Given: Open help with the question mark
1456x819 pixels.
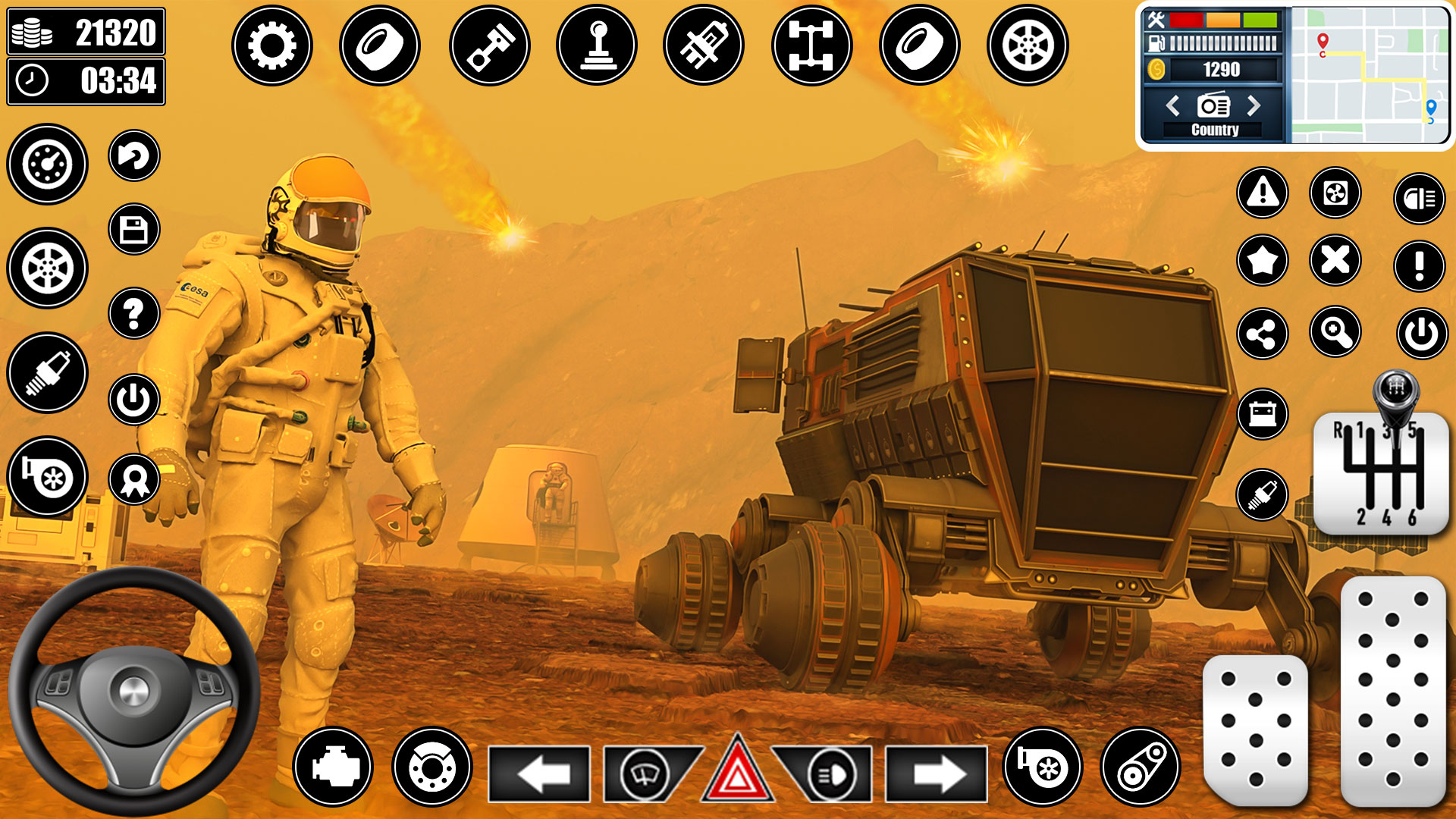Looking at the screenshot, I should 134,312.
